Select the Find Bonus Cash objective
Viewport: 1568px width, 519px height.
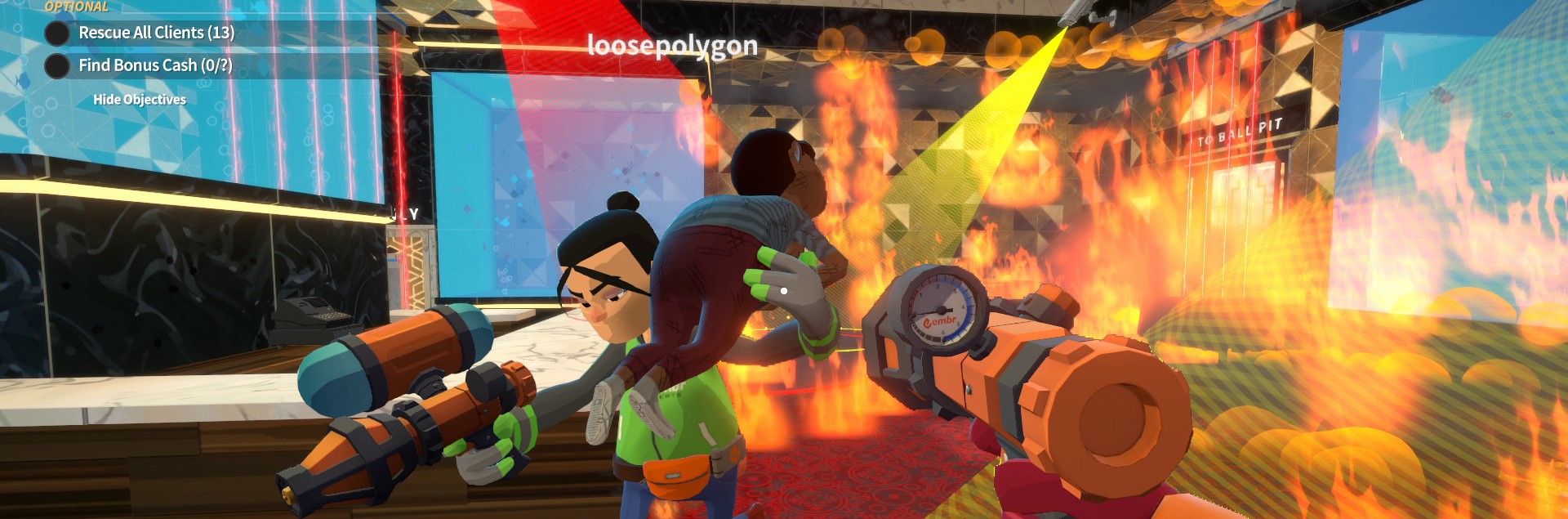point(155,65)
